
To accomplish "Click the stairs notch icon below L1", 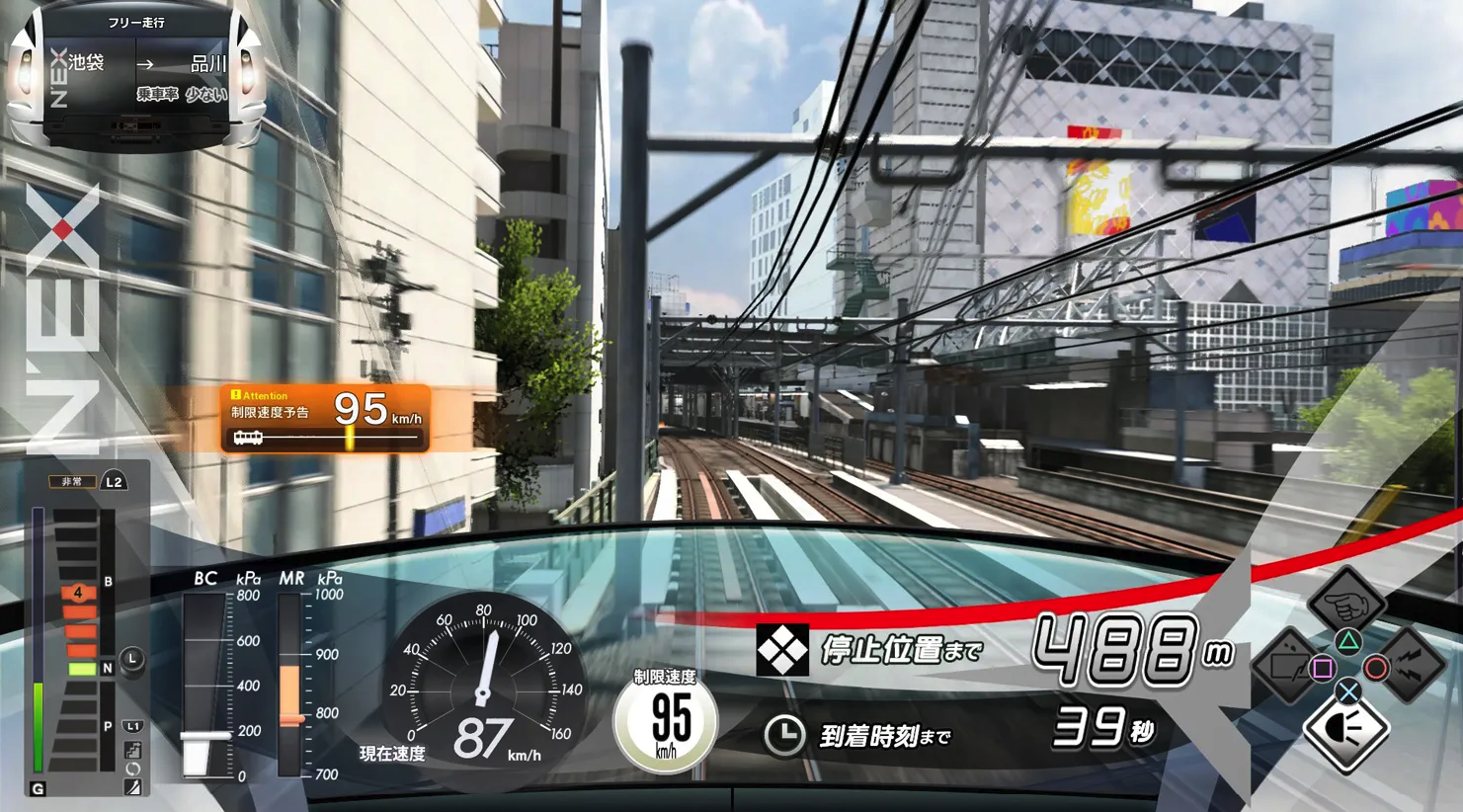I will [x=134, y=749].
